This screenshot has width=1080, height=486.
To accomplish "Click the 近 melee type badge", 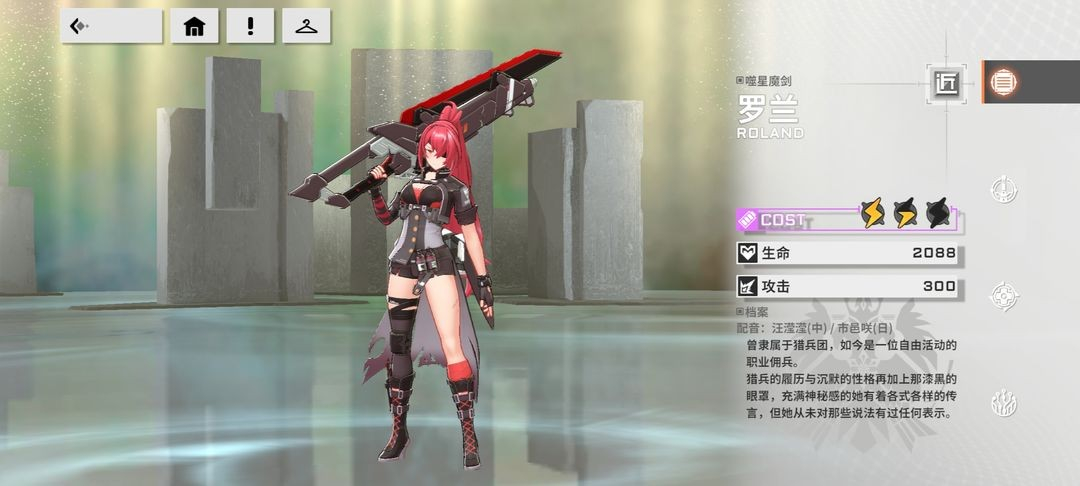I will pyautogui.click(x=946, y=83).
